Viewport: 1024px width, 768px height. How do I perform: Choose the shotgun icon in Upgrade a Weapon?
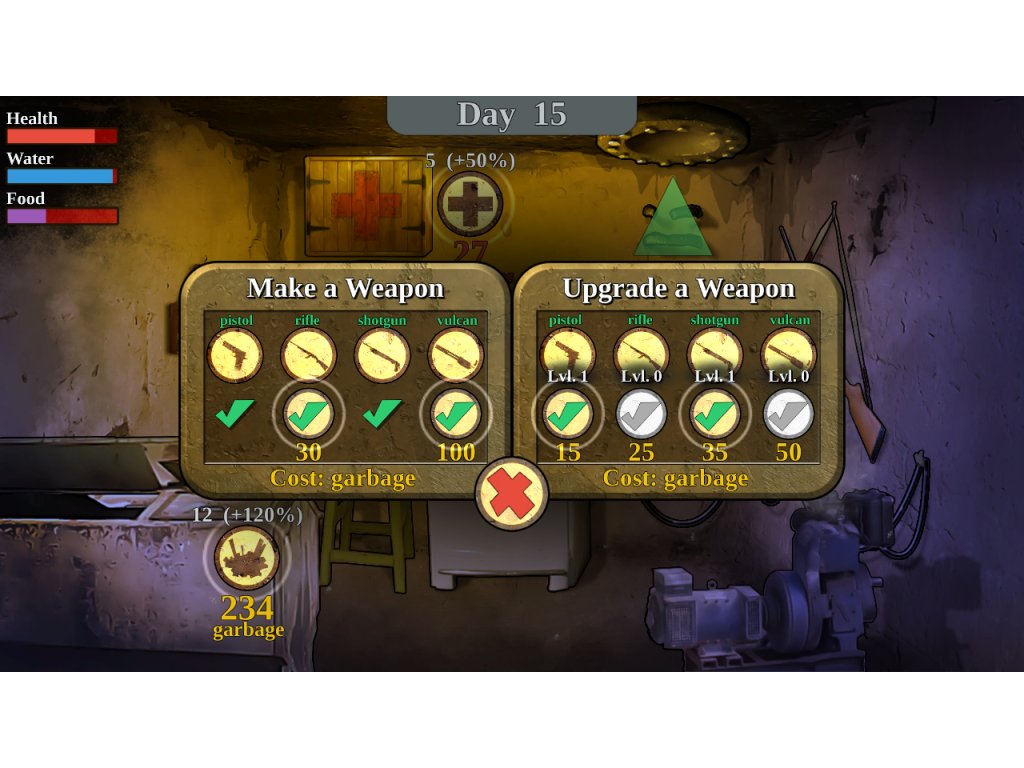pyautogui.click(x=715, y=353)
